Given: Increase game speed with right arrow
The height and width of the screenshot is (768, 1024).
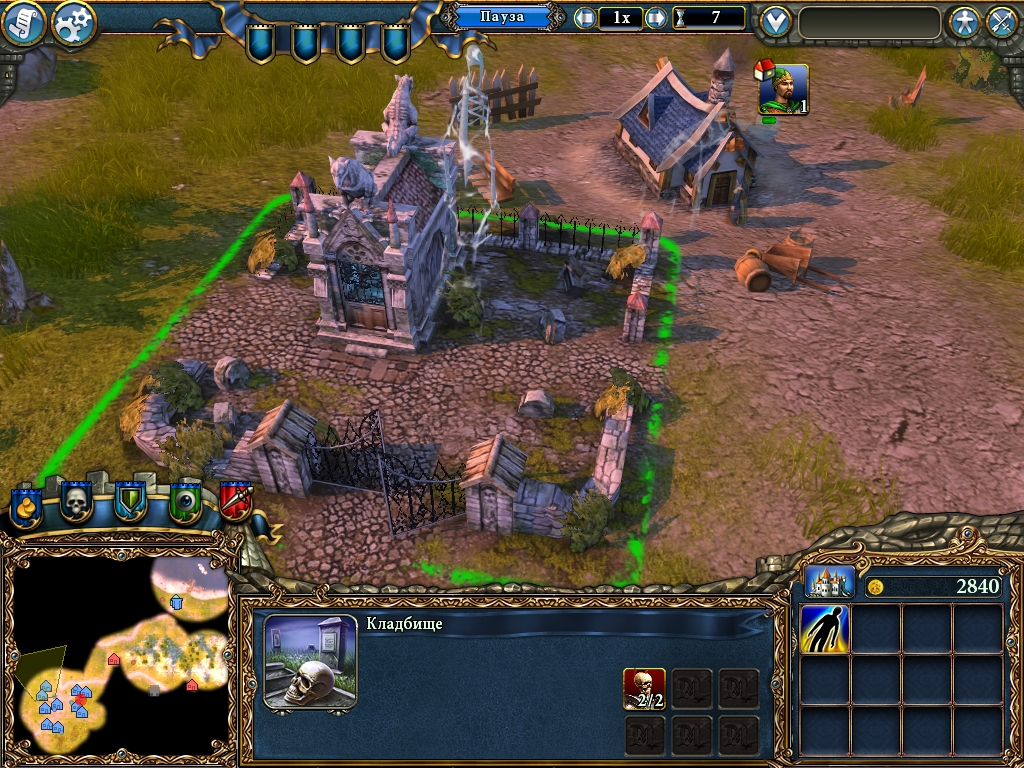Looking at the screenshot, I should [656, 18].
